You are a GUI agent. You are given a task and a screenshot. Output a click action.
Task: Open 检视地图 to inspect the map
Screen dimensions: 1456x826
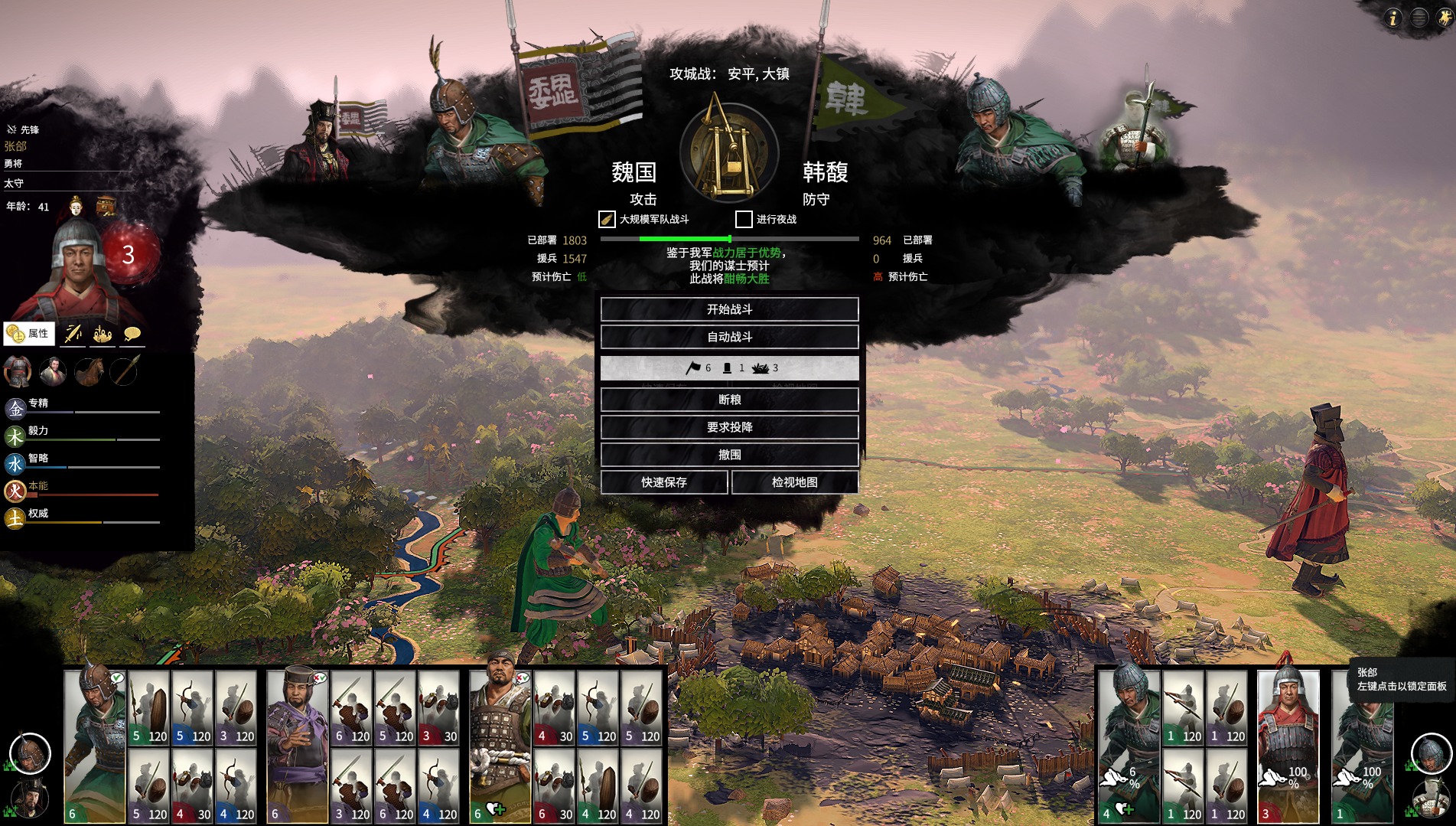coord(794,482)
